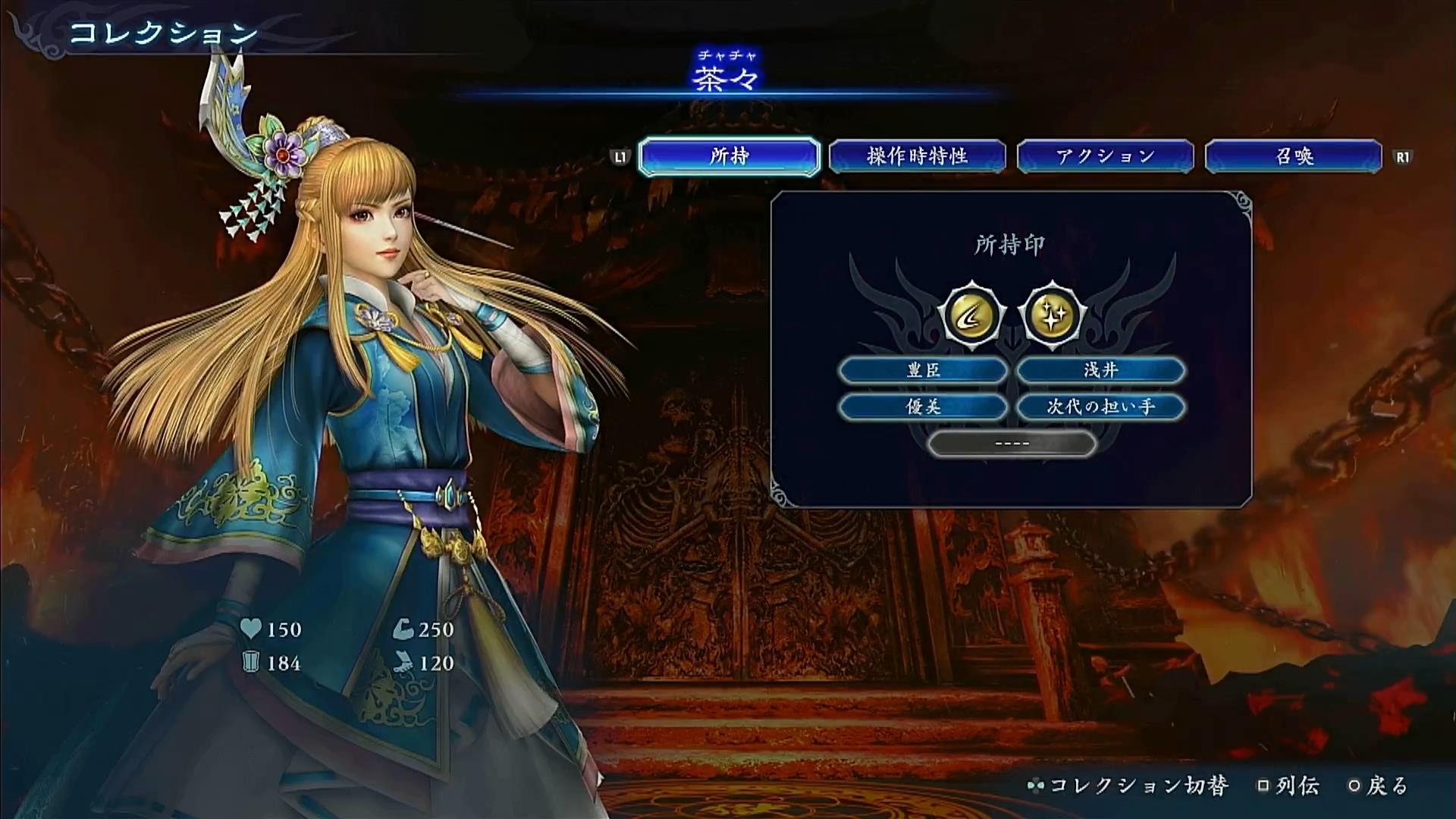Image resolution: width=1456 pixels, height=819 pixels.
Task: Switch to the 所持 tab
Action: (x=729, y=156)
